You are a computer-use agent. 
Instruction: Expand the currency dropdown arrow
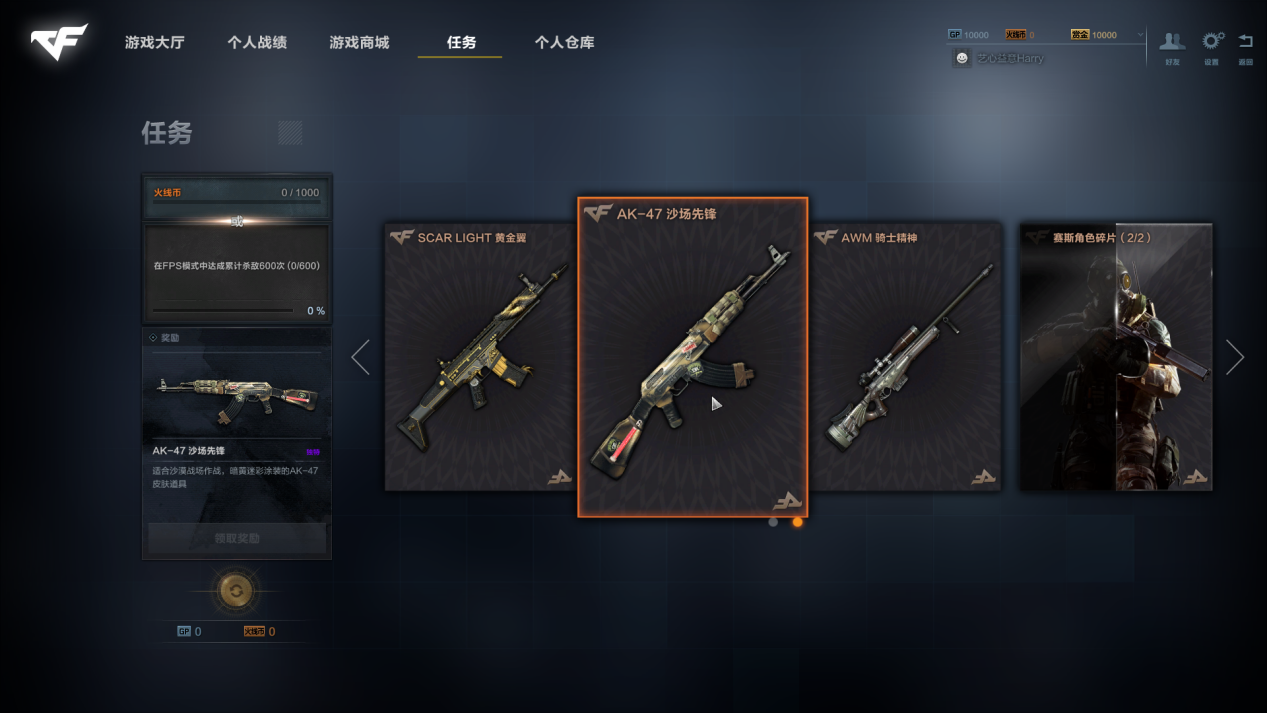[x=1139, y=35]
